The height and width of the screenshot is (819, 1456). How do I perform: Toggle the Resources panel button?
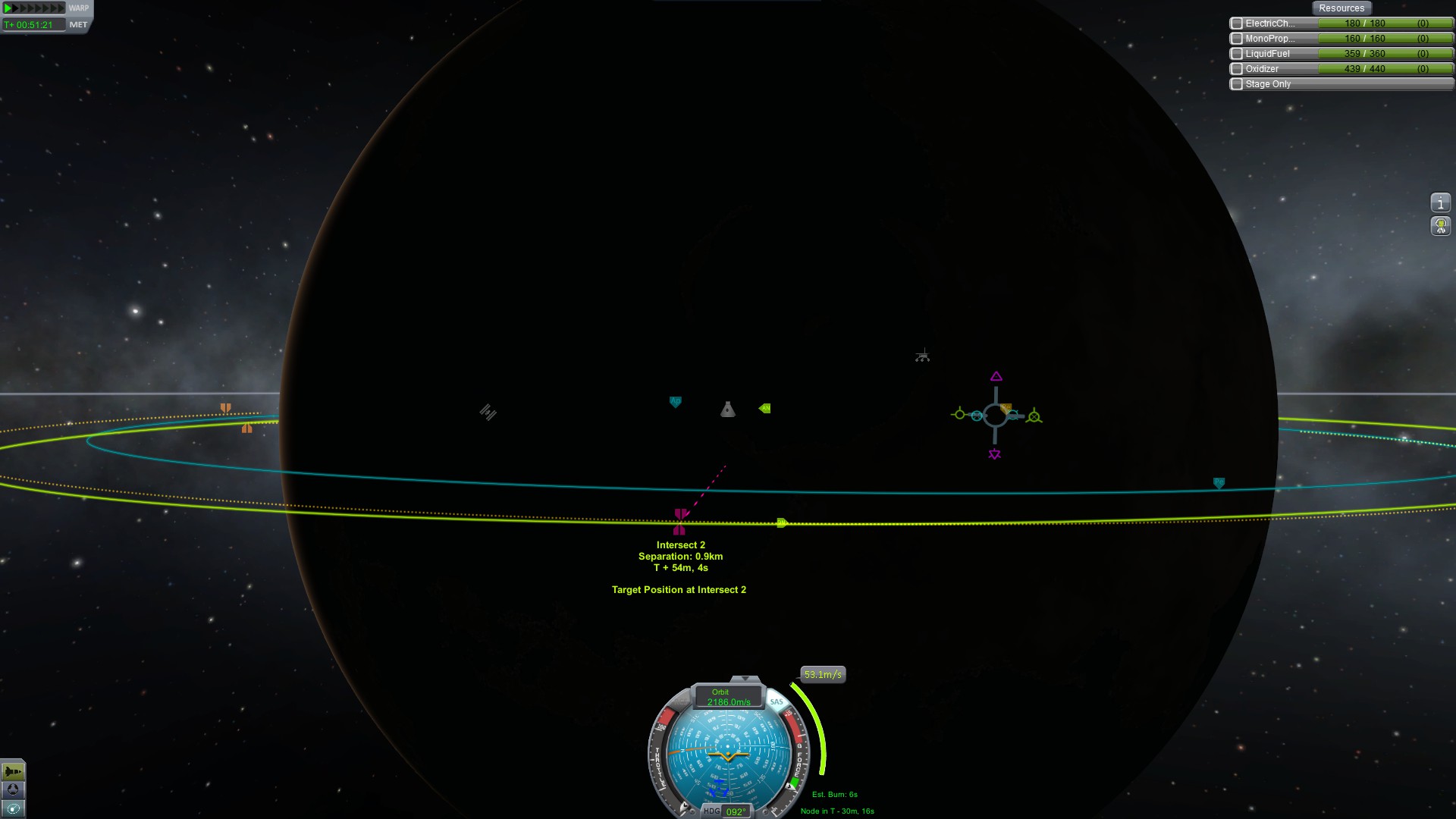(1341, 8)
